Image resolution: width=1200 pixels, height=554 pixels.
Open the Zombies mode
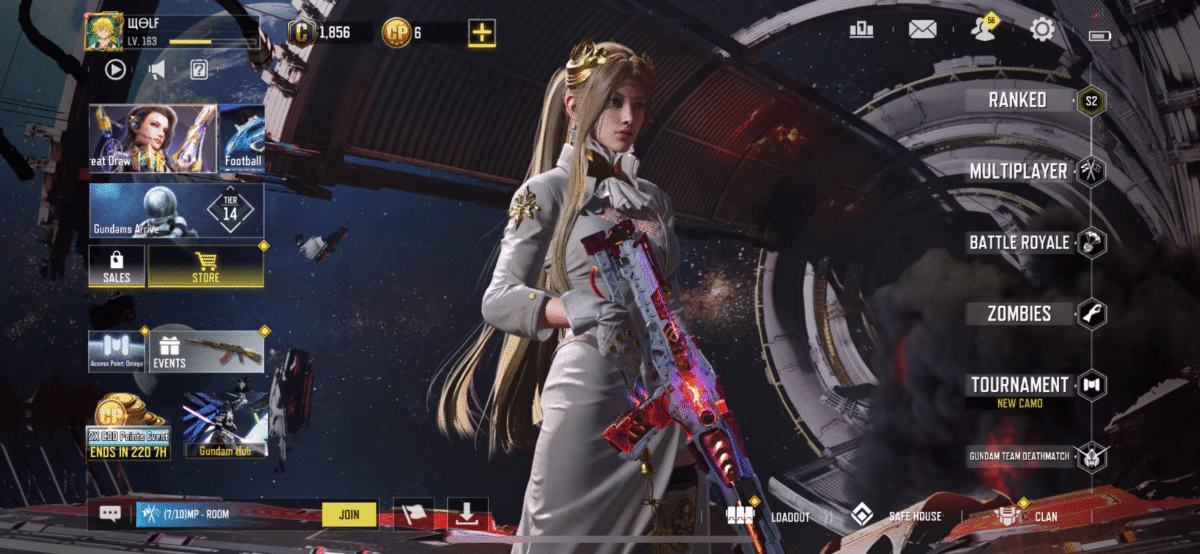pos(1019,313)
